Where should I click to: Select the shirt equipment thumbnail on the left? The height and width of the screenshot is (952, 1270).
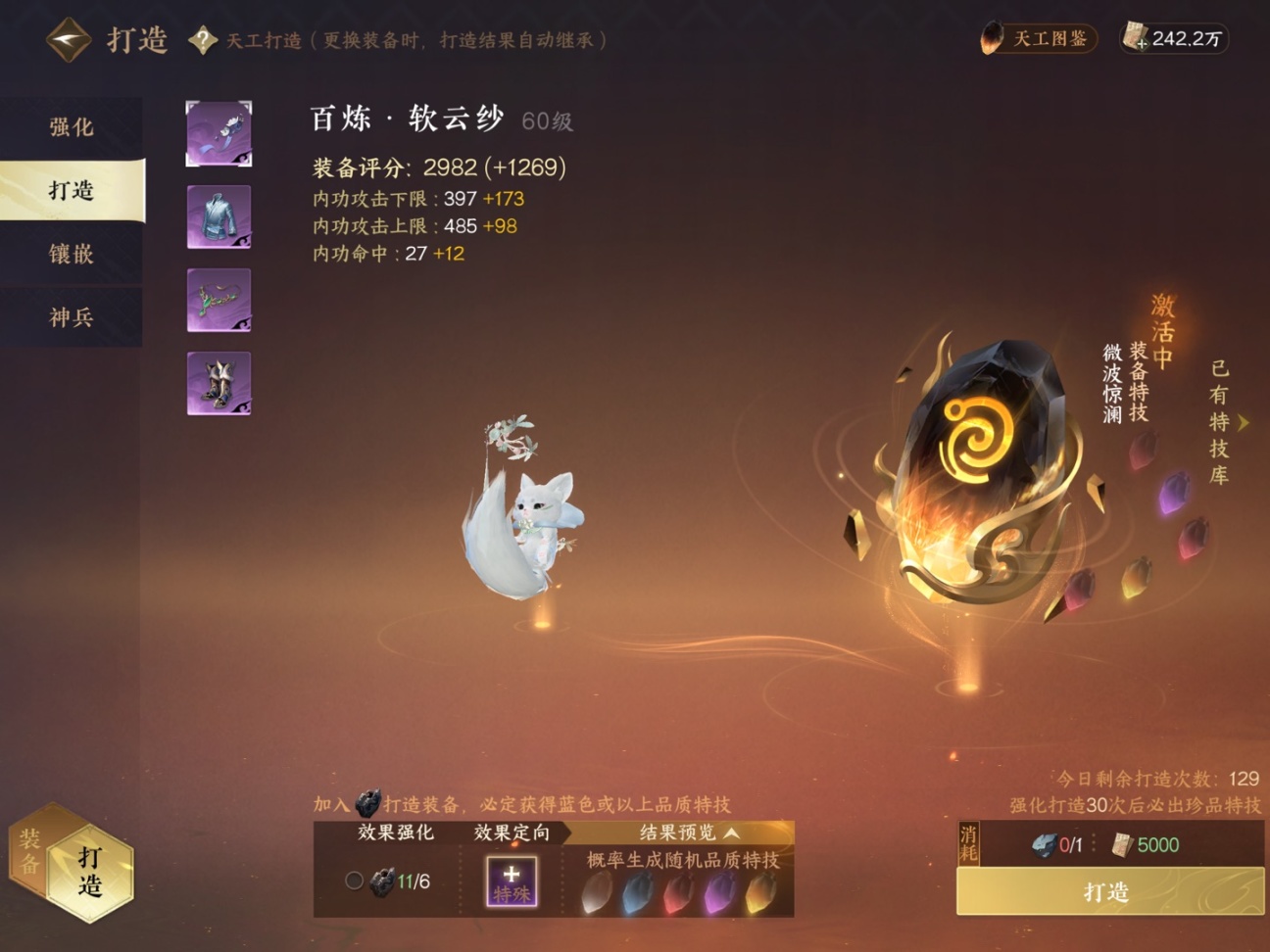click(x=219, y=216)
